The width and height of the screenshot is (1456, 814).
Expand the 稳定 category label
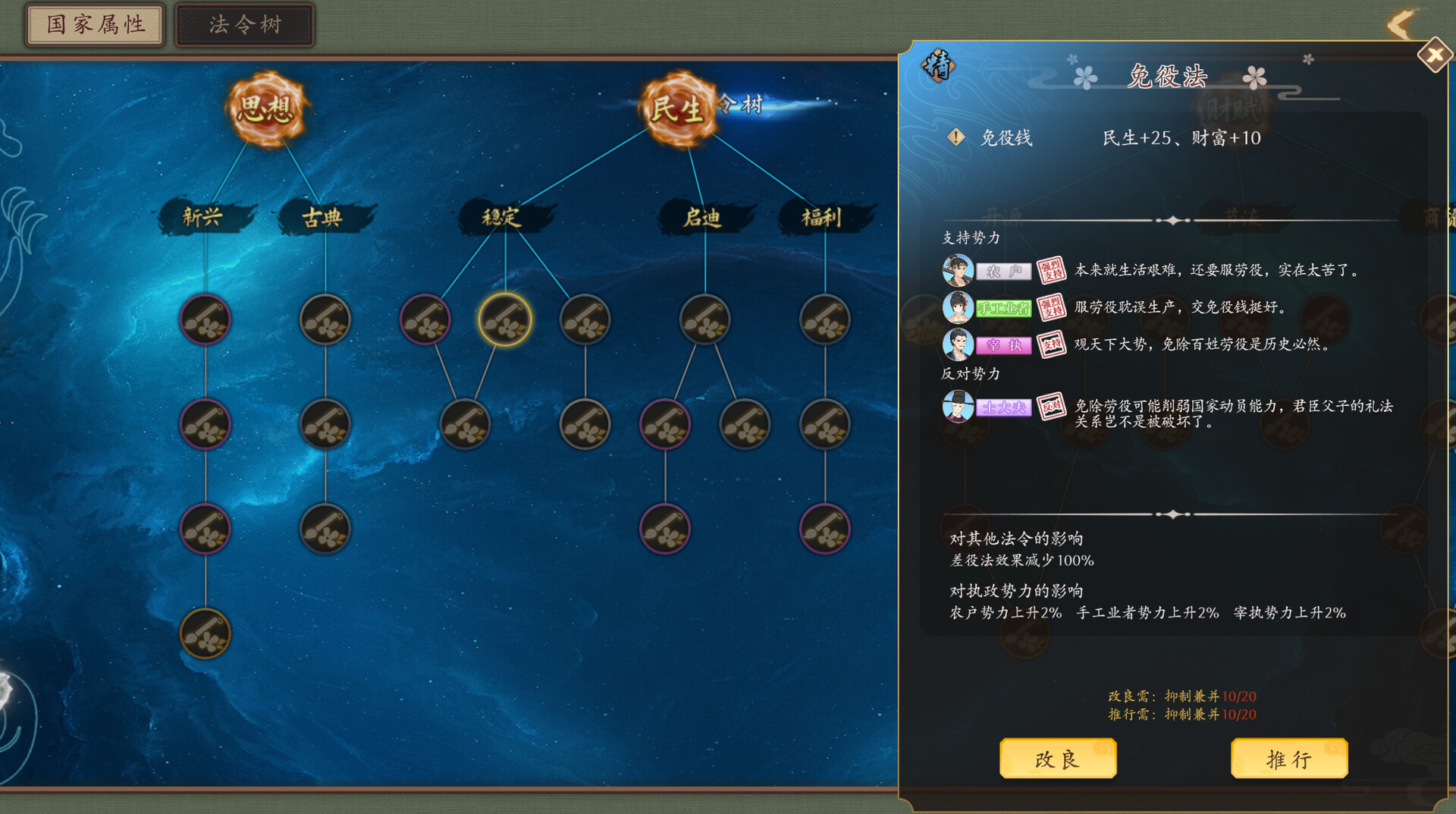pos(502,216)
